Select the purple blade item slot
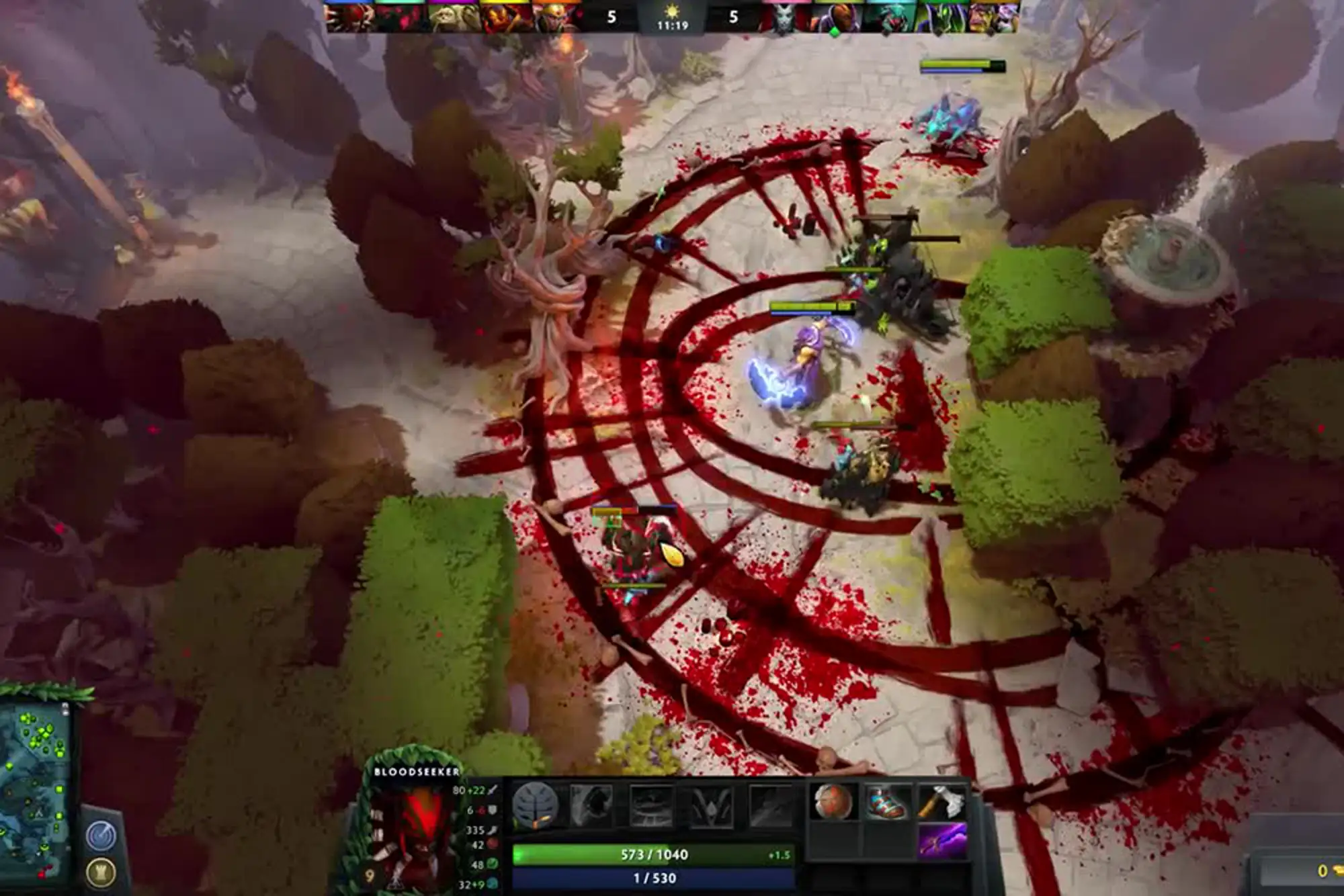This screenshot has height=896, width=1344. (x=942, y=840)
